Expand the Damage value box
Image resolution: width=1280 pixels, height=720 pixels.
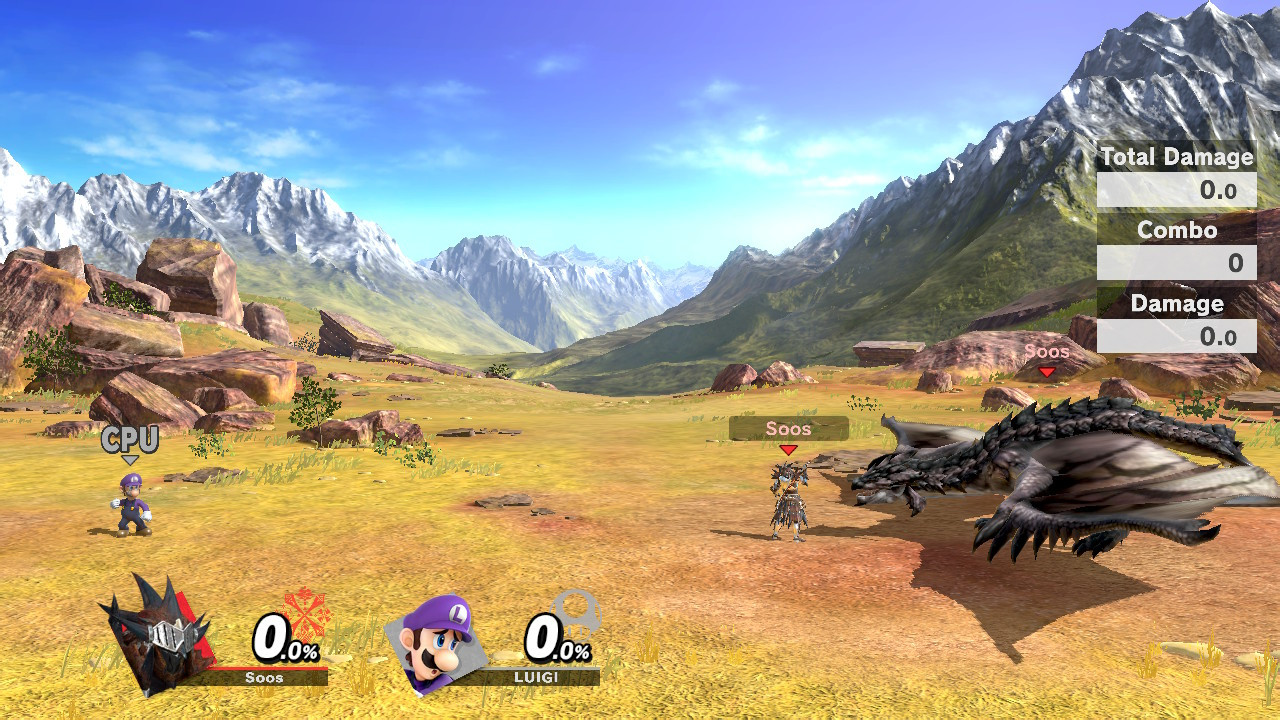point(1178,336)
